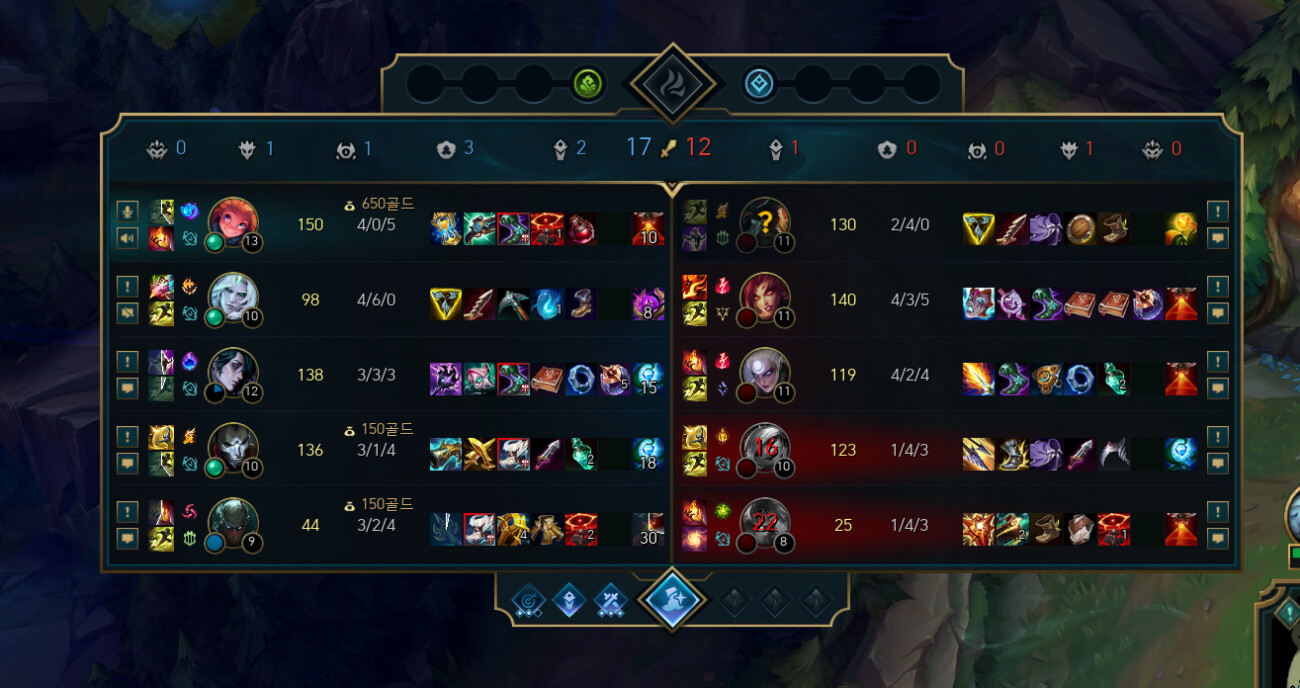Select the red-haired level 13 champion portrait
Image resolution: width=1300 pixels, height=688 pixels.
pyautogui.click(x=233, y=223)
